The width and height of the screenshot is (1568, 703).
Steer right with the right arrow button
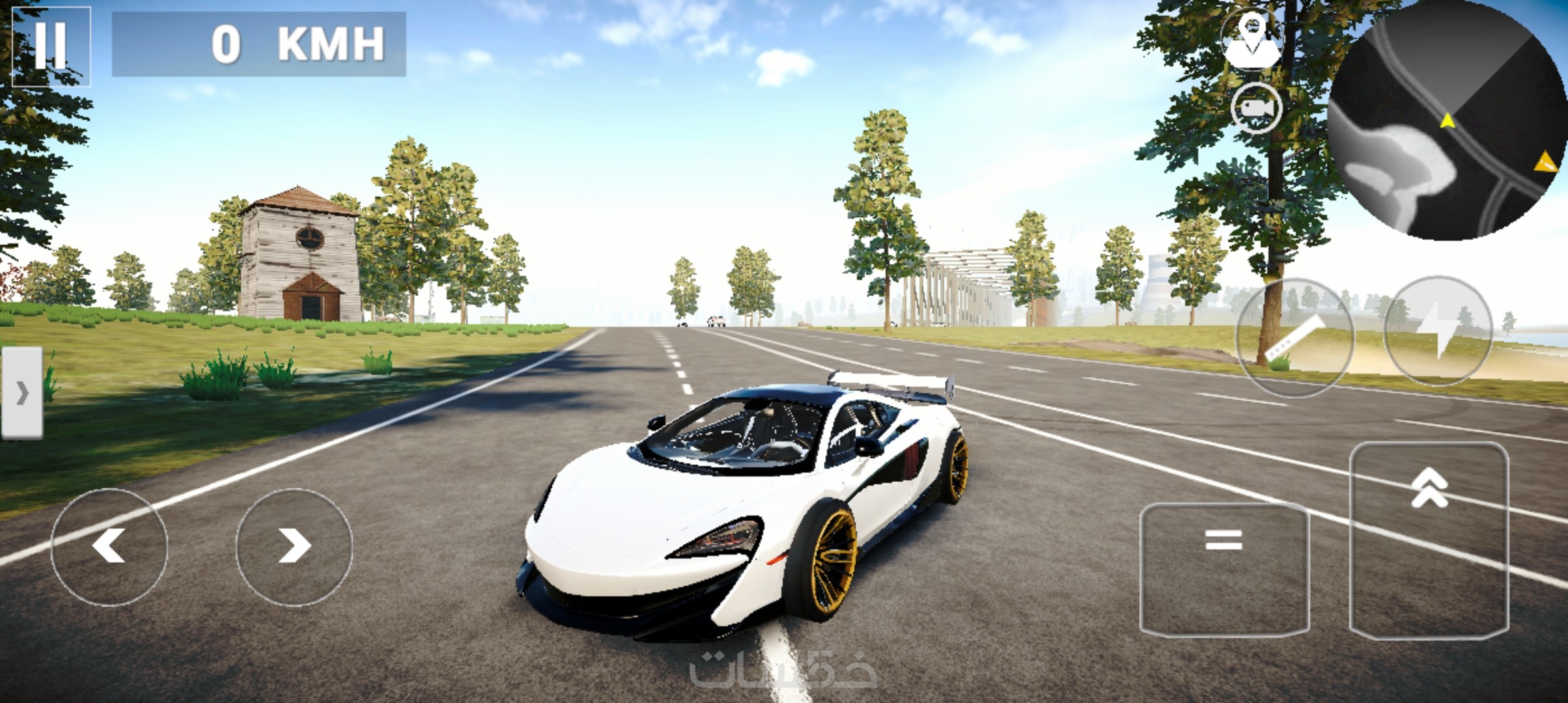tap(294, 547)
